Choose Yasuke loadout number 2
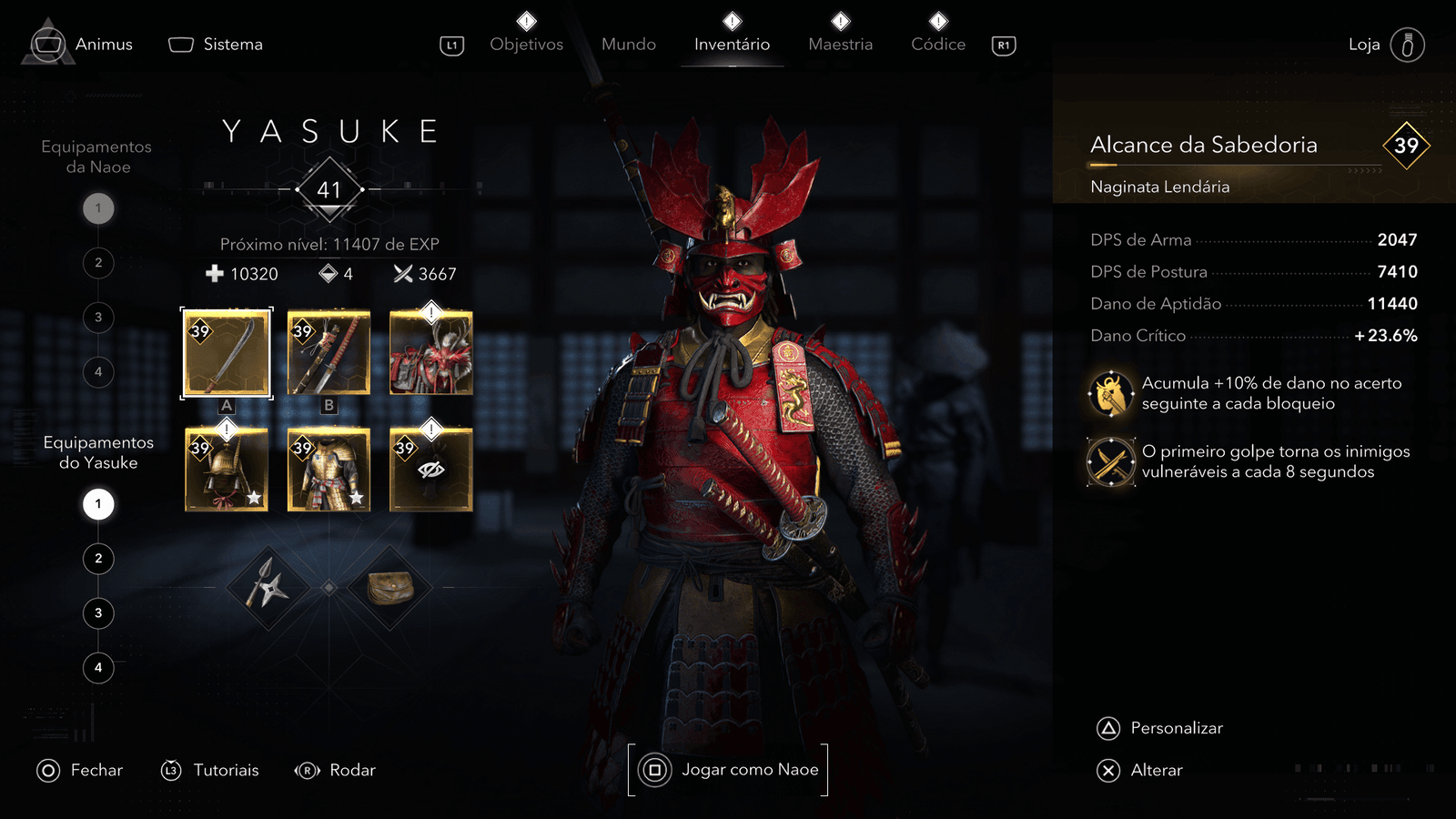This screenshot has height=819, width=1456. 98,559
